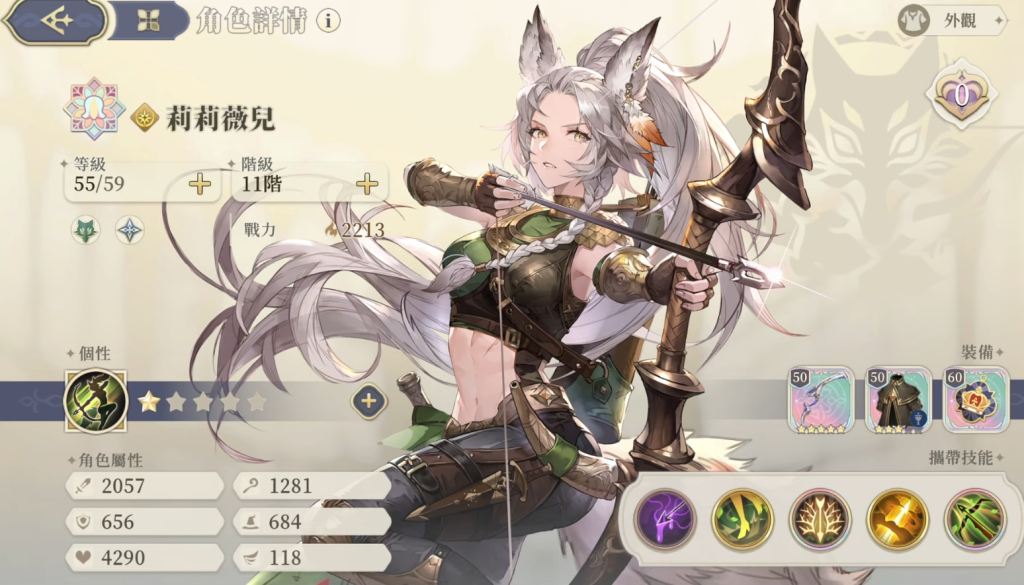Select the green forest yellow-streak skill
Screen dimensions: 1024x585
(742, 518)
